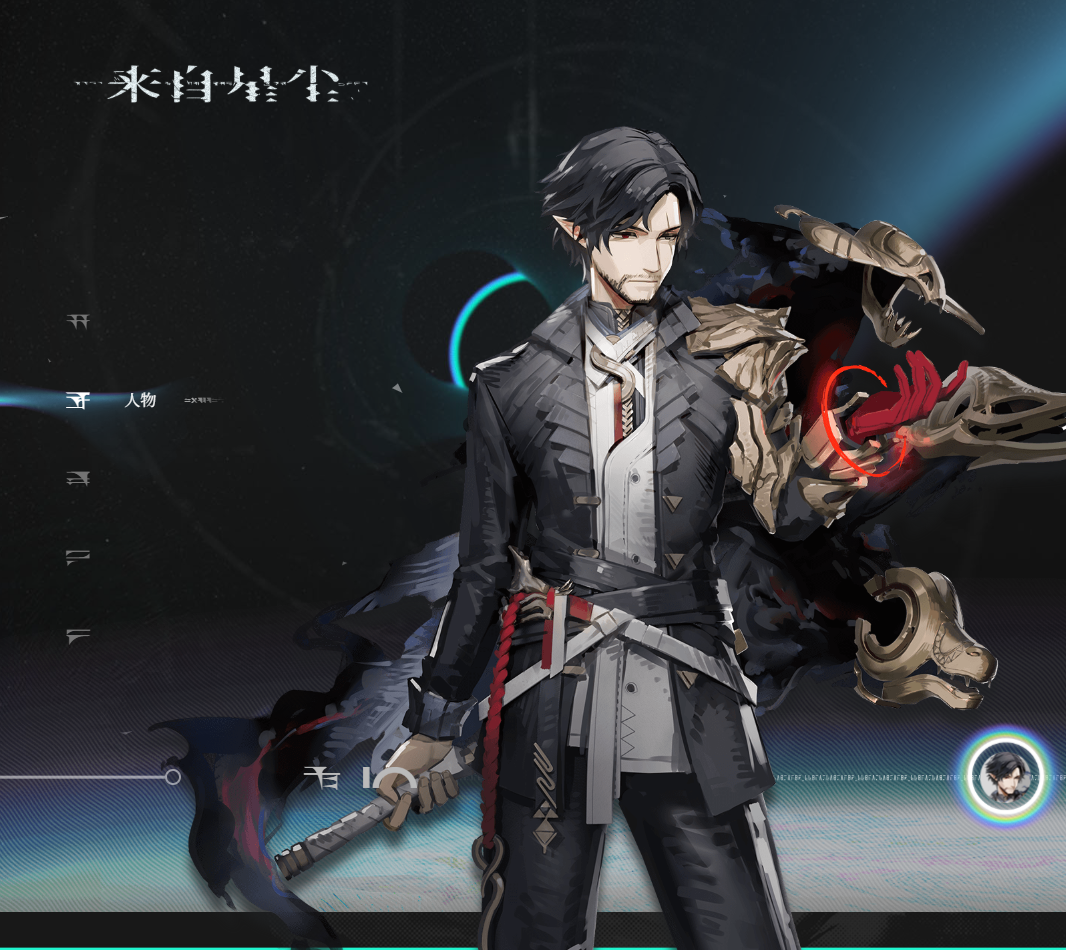Select the highlighted 人物 navigation entry

[139, 401]
